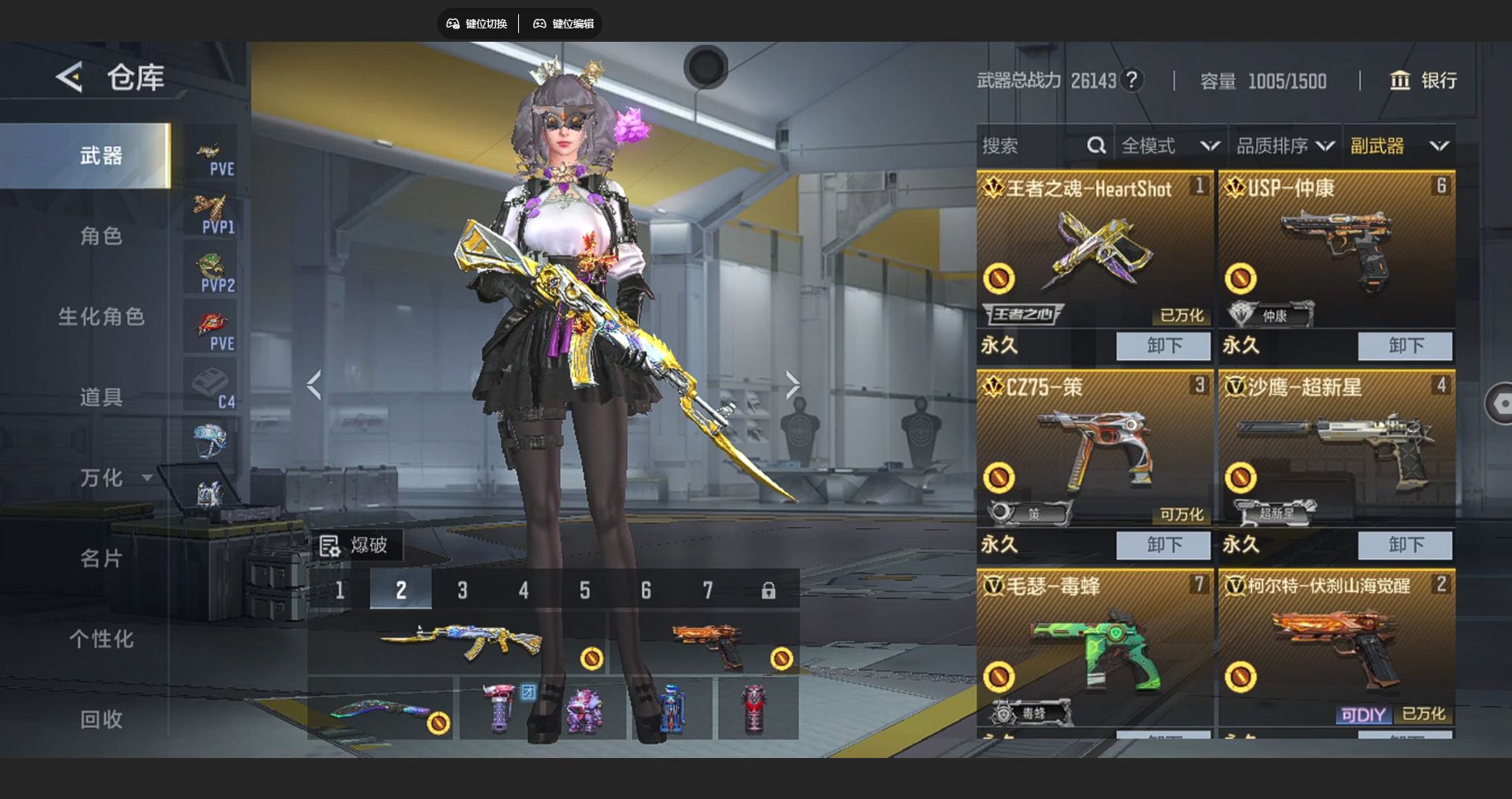Open the 名片 section

tap(101, 559)
